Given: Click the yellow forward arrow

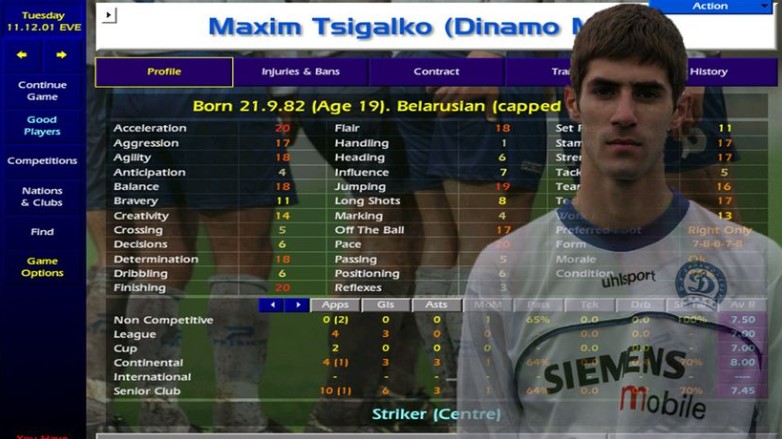Looking at the screenshot, I should coord(61,55).
